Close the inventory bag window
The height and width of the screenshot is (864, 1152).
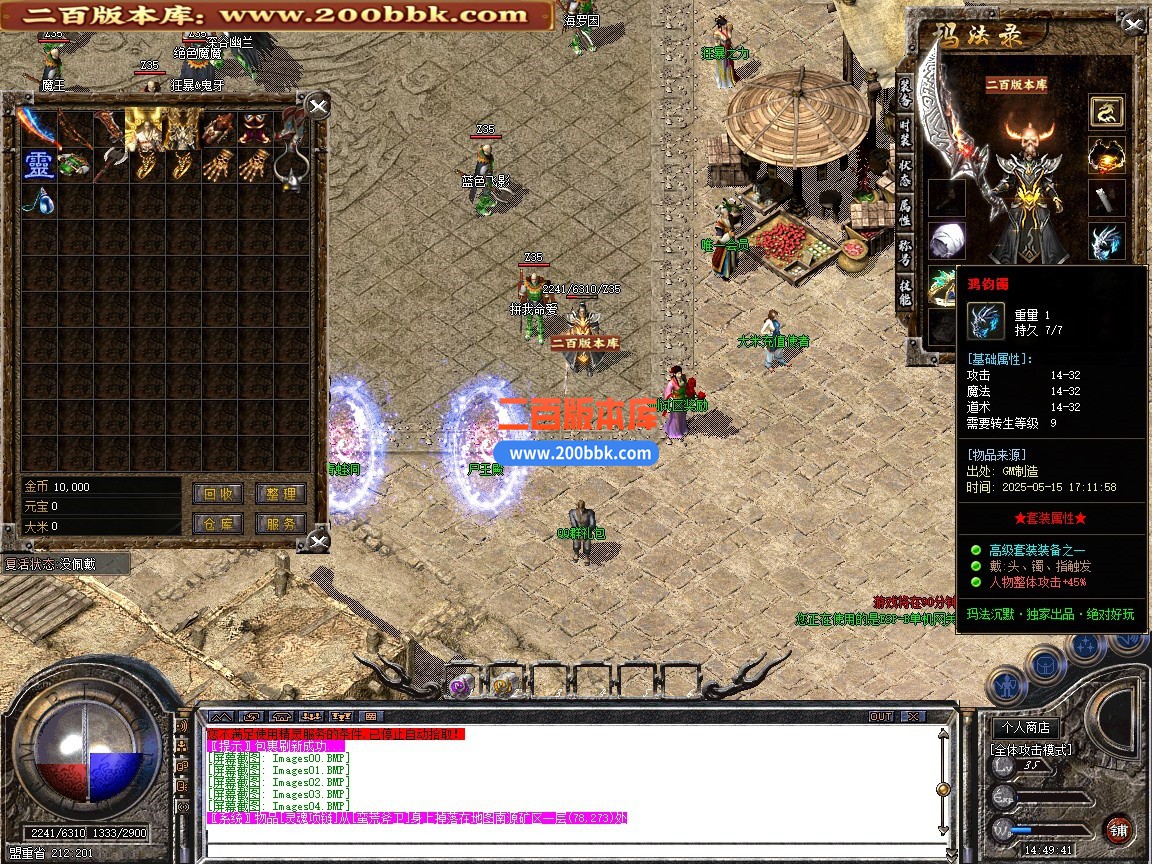coord(317,106)
